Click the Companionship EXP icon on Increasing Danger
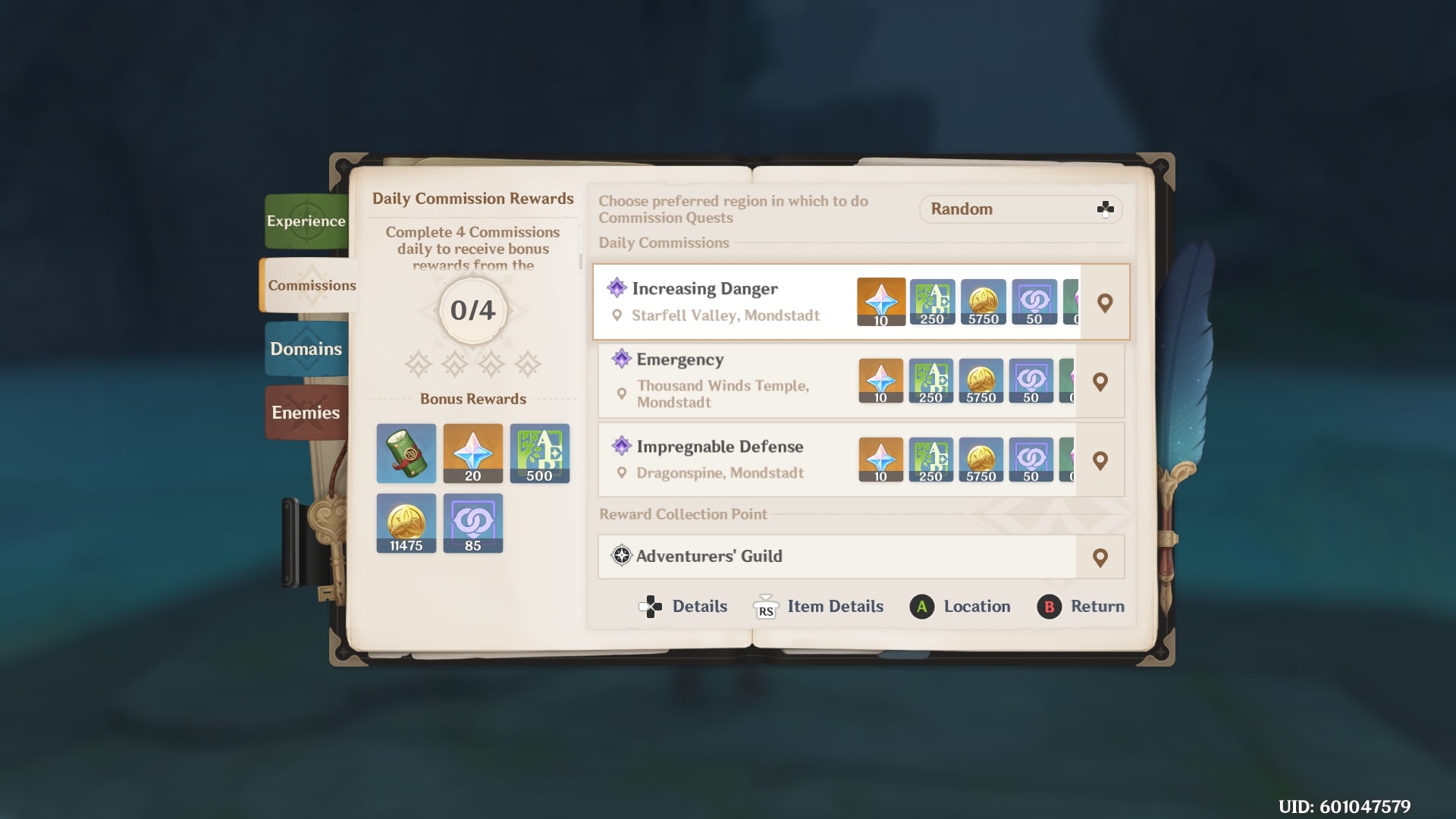 pos(1033,301)
